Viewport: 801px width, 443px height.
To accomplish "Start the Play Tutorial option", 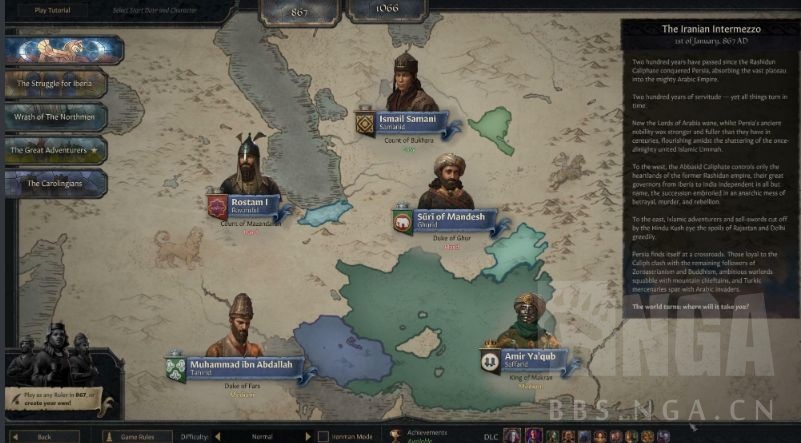I will pyautogui.click(x=52, y=10).
